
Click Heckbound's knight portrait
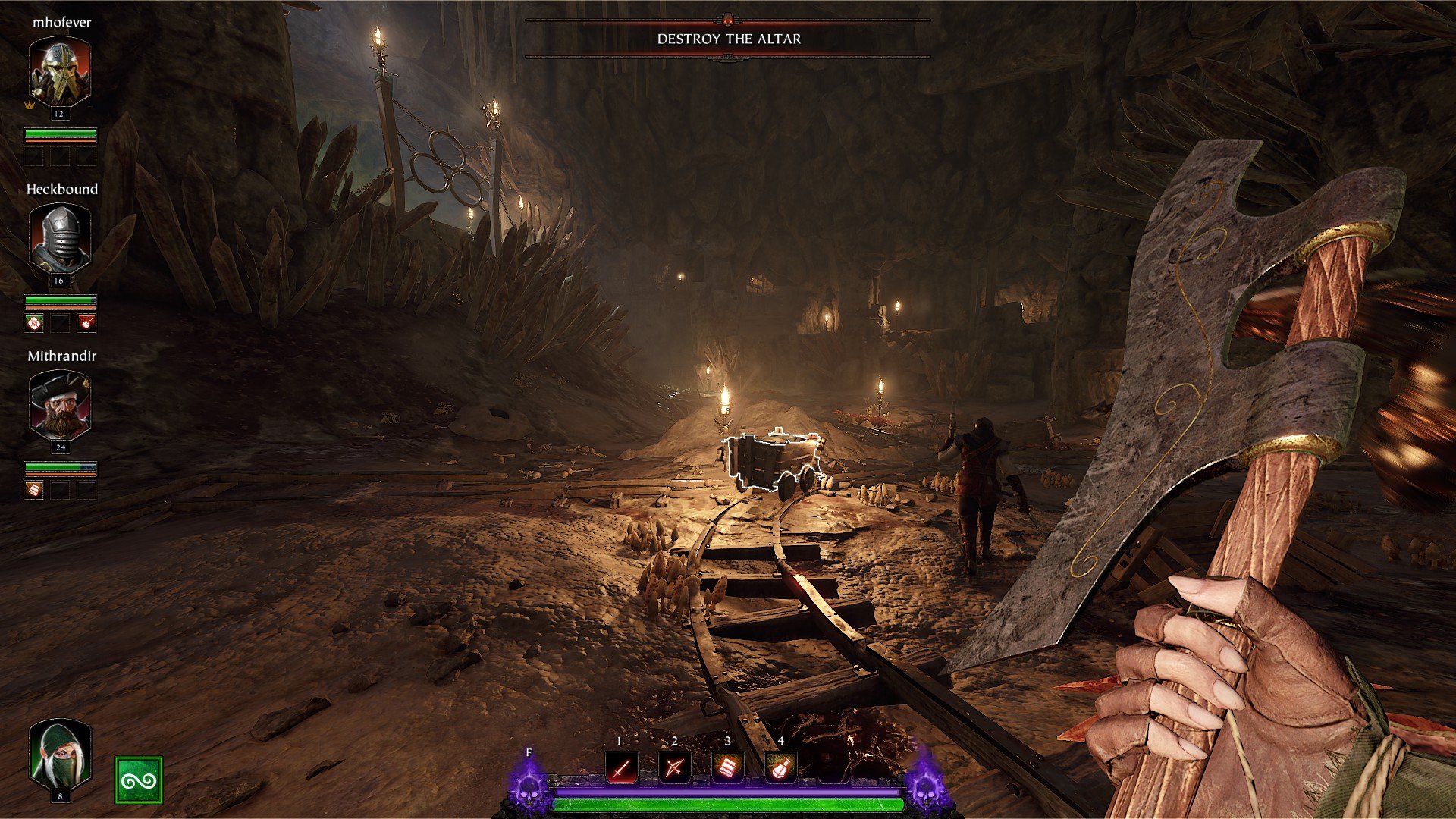(x=60, y=238)
